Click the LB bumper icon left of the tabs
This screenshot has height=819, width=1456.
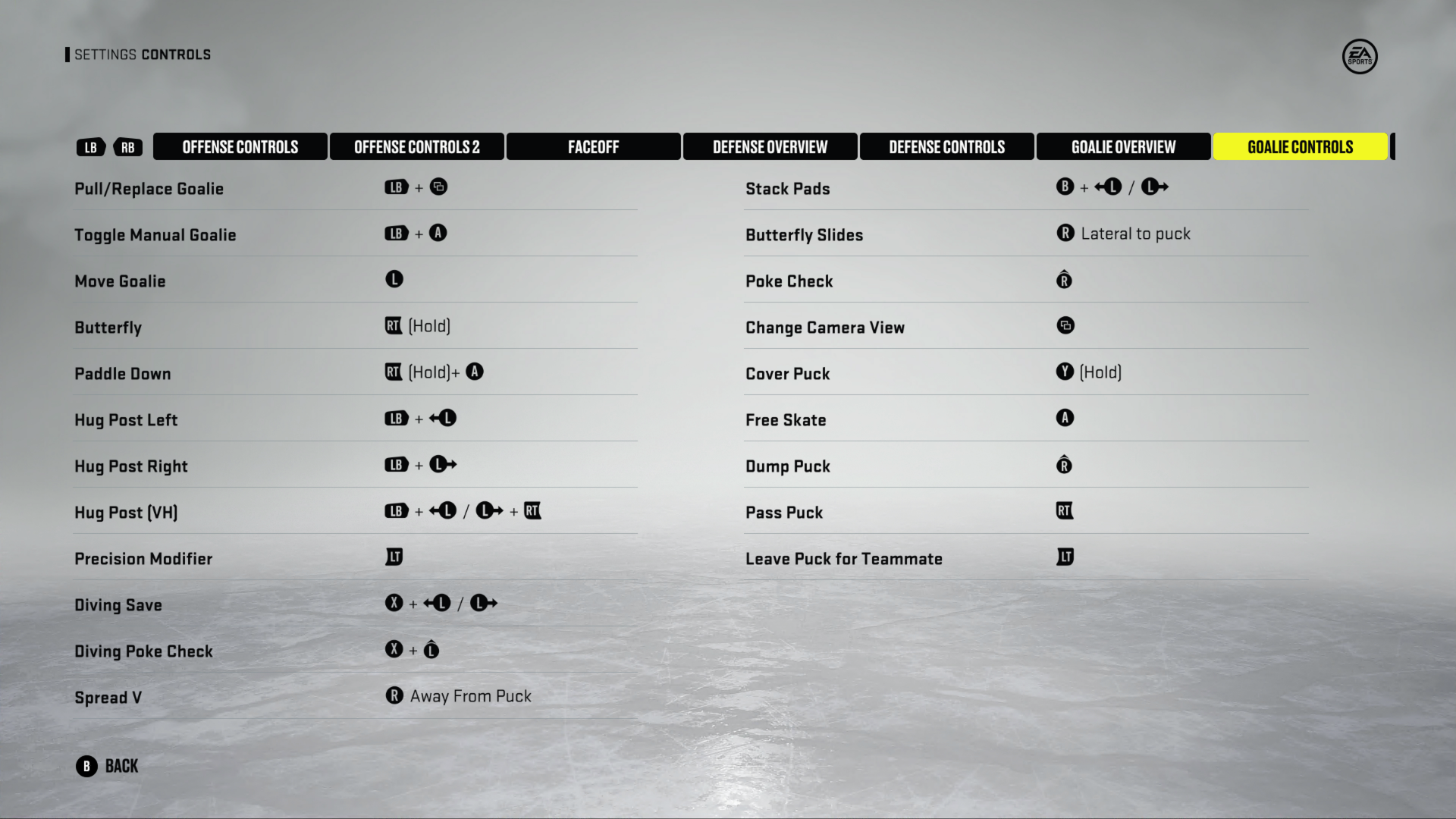pos(90,147)
